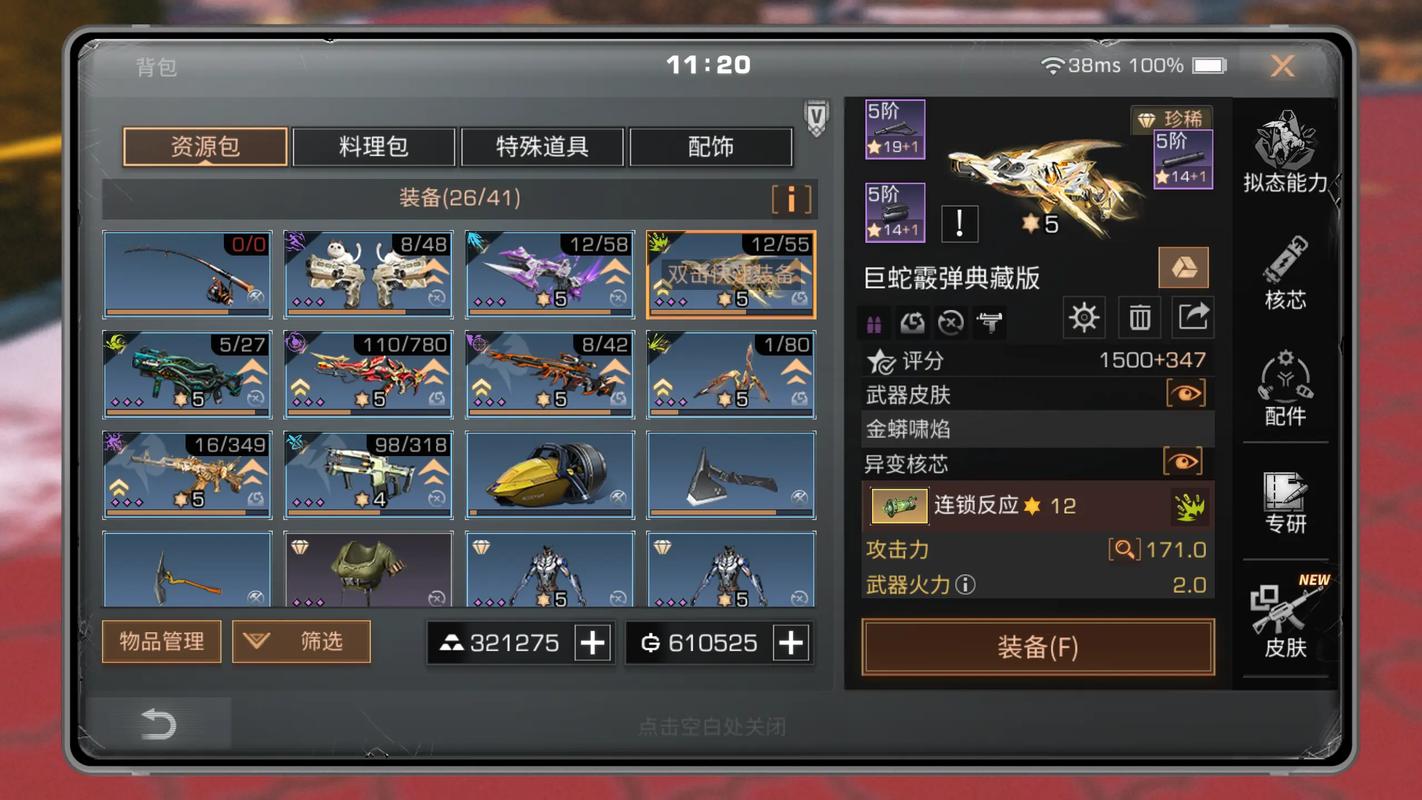
Task: Open the 拟态能力 panel in right sidebar
Action: click(x=1285, y=150)
